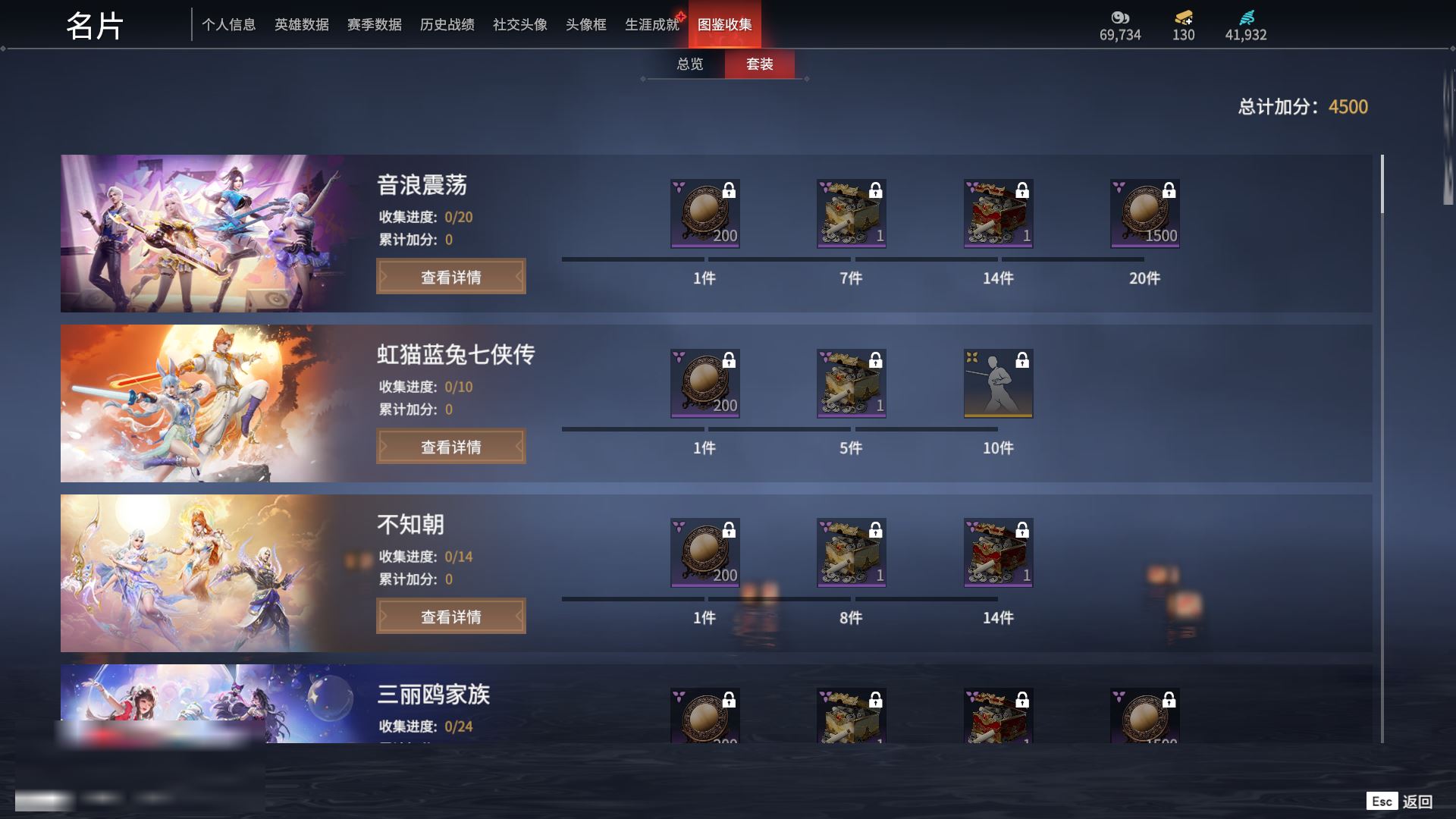1456x819 pixels.
Task: View details of 虹猫蓝兔七侠传 set
Action: click(x=450, y=447)
